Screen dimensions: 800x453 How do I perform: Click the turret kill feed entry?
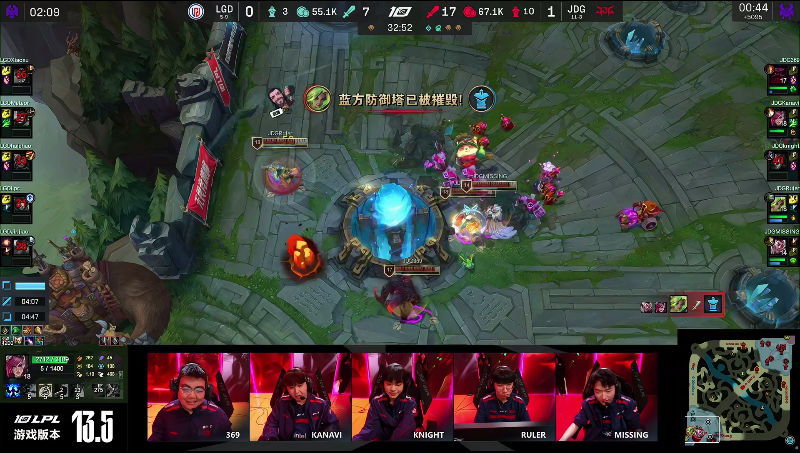(x=682, y=304)
